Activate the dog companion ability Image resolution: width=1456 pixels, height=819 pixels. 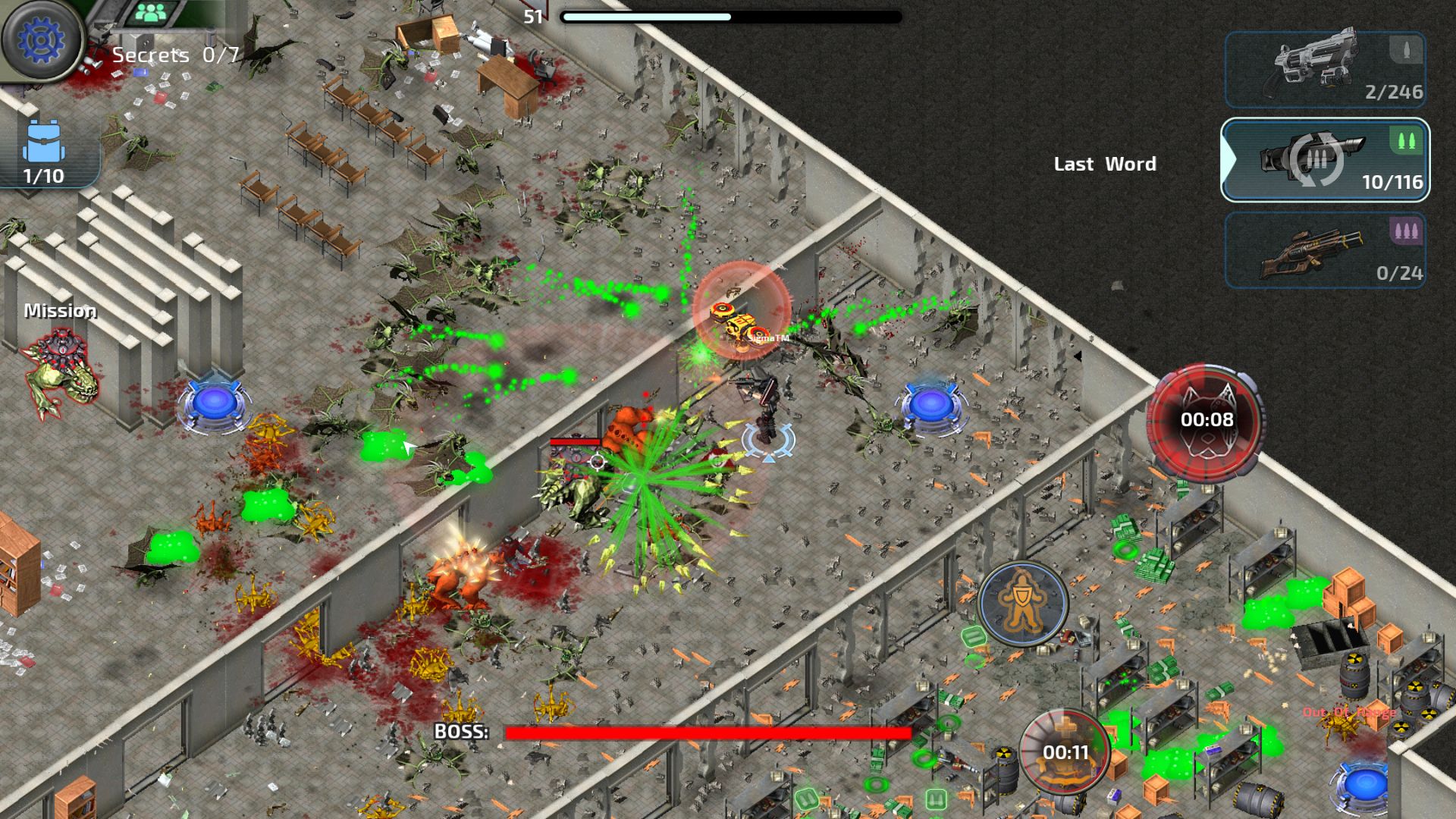coord(1205,419)
